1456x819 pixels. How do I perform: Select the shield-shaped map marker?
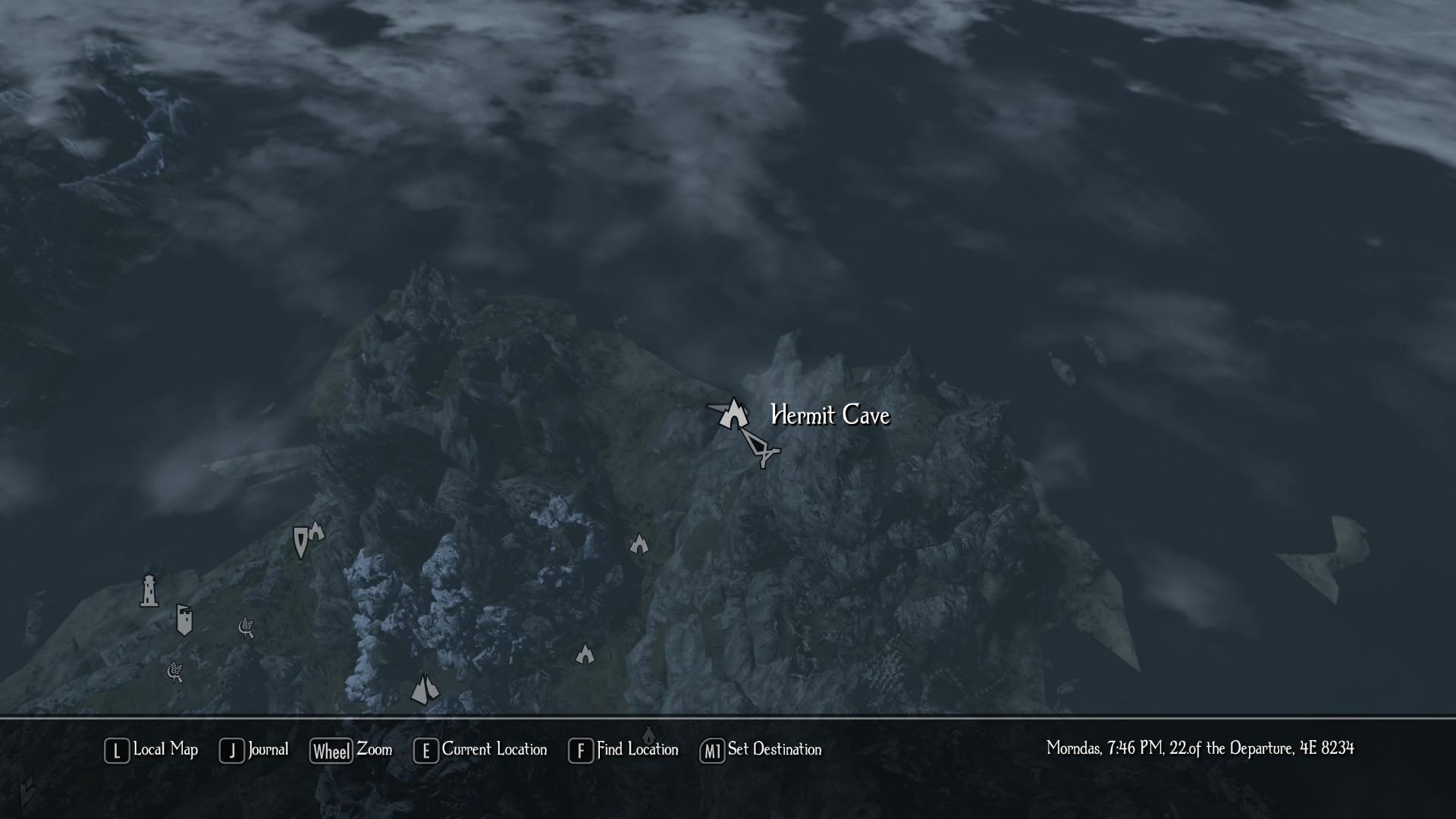click(x=300, y=541)
